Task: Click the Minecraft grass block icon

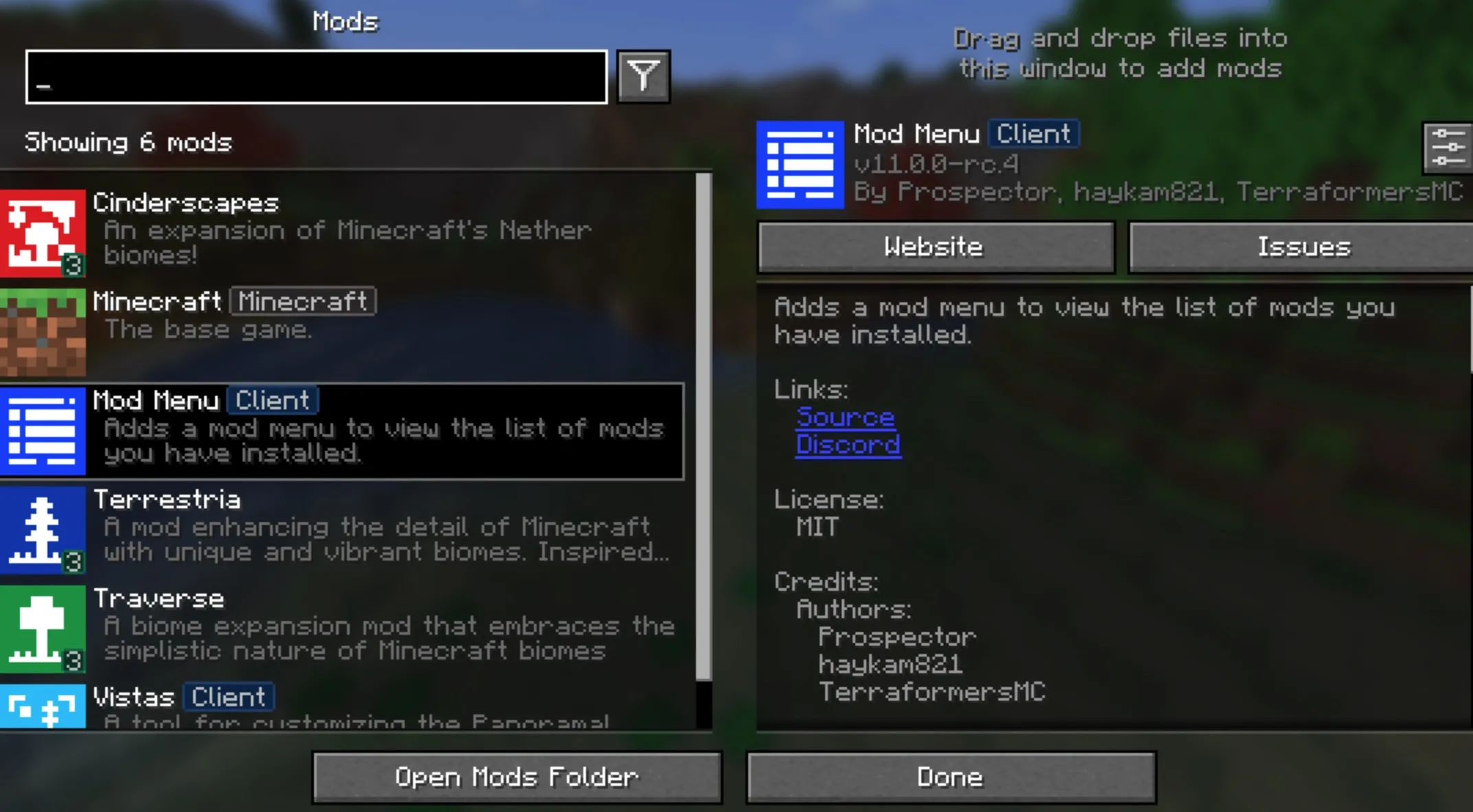Action: tap(43, 332)
